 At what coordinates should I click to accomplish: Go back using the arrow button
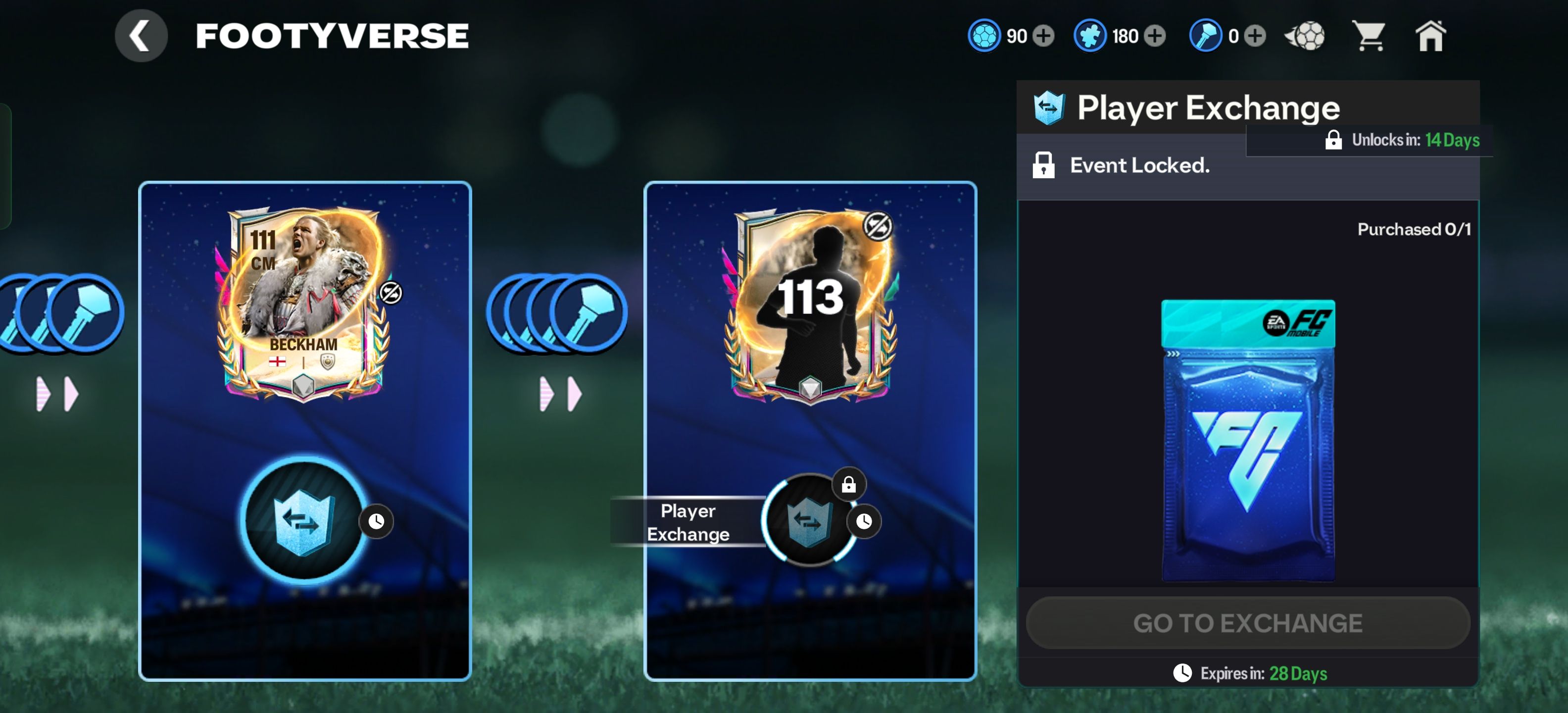pos(141,35)
